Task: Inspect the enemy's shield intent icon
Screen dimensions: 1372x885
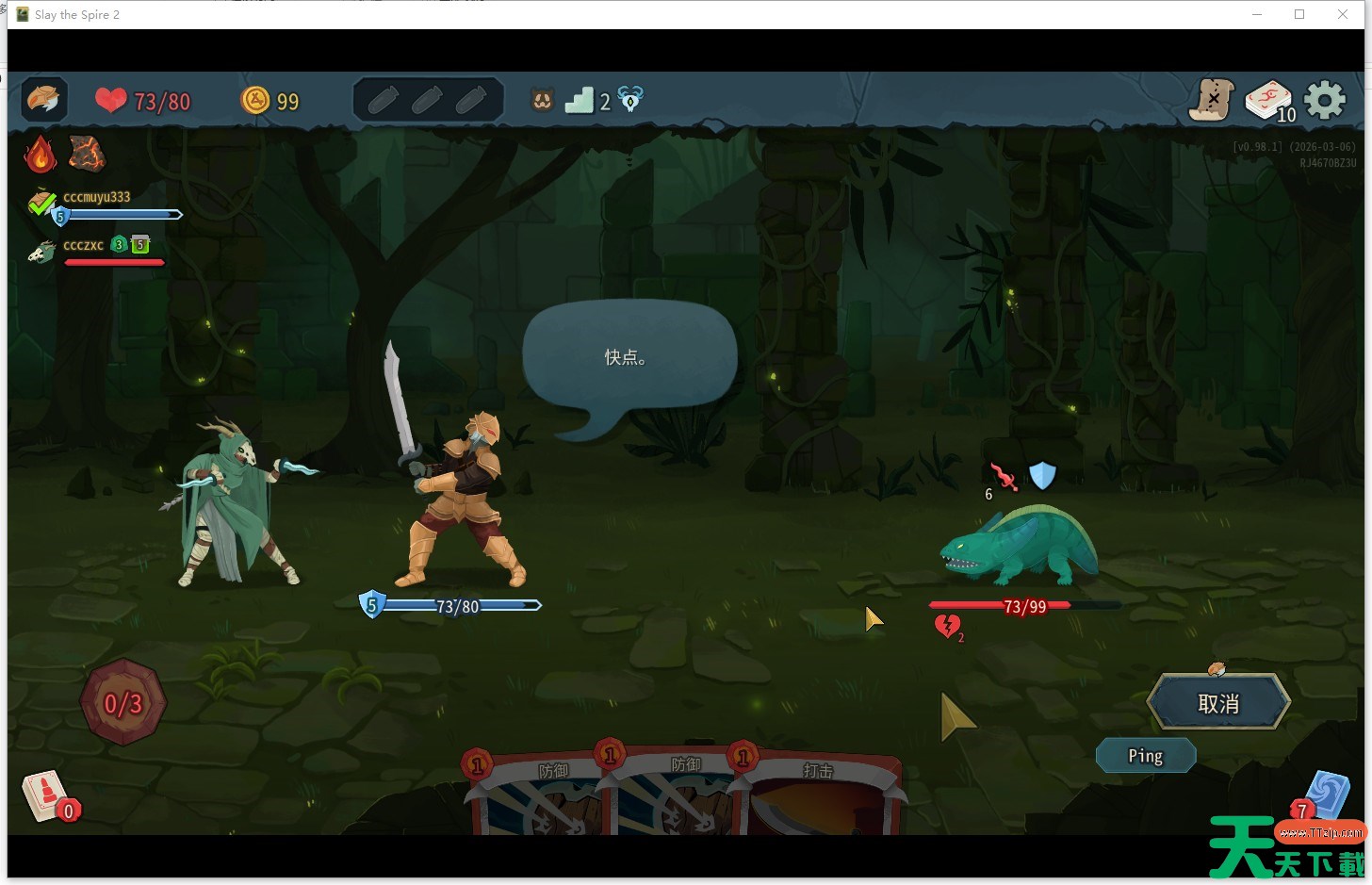Action: tap(1043, 476)
